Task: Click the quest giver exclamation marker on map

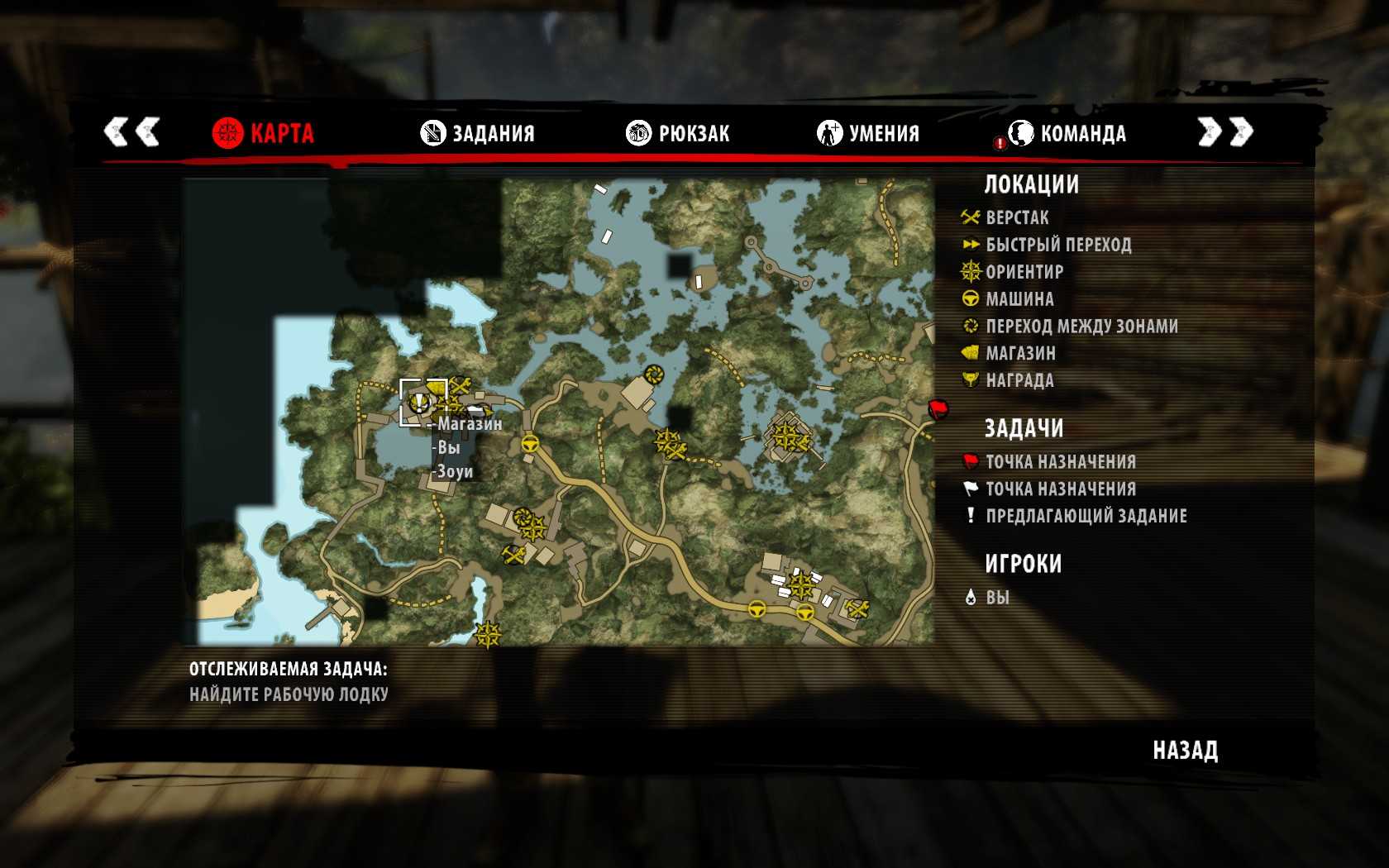Action: [419, 403]
